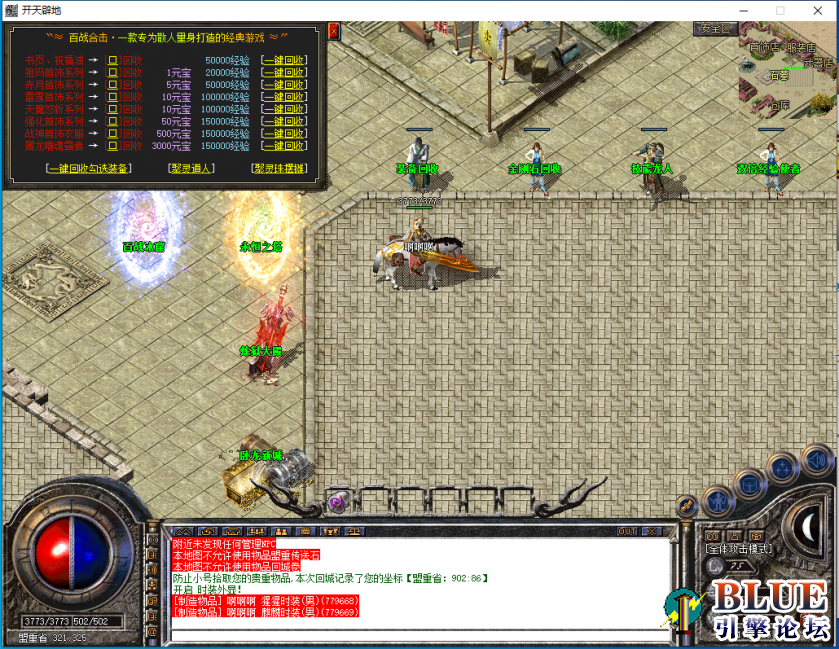One-click recycle the 雷霆首饰系列 row
Screen dimensions: 839x649
point(283,97)
